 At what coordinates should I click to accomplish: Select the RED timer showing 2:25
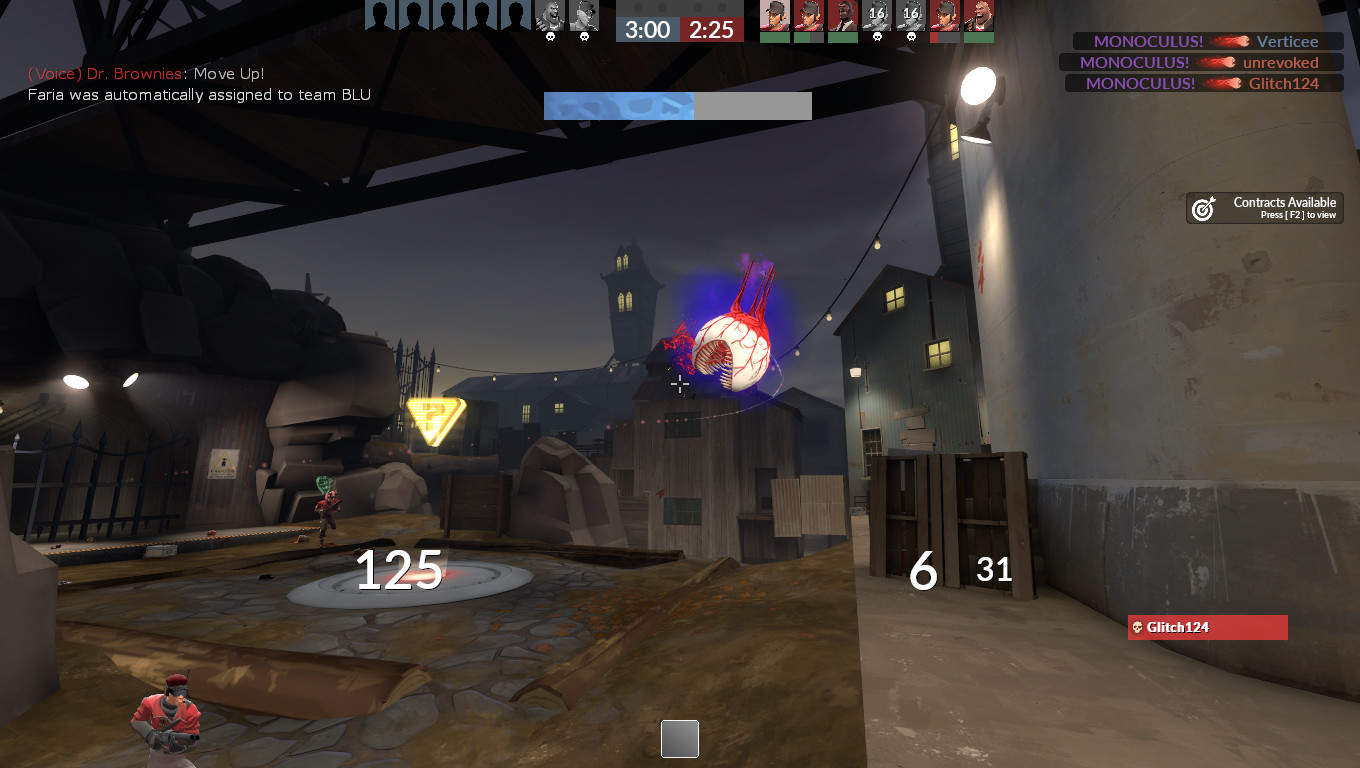pos(709,29)
